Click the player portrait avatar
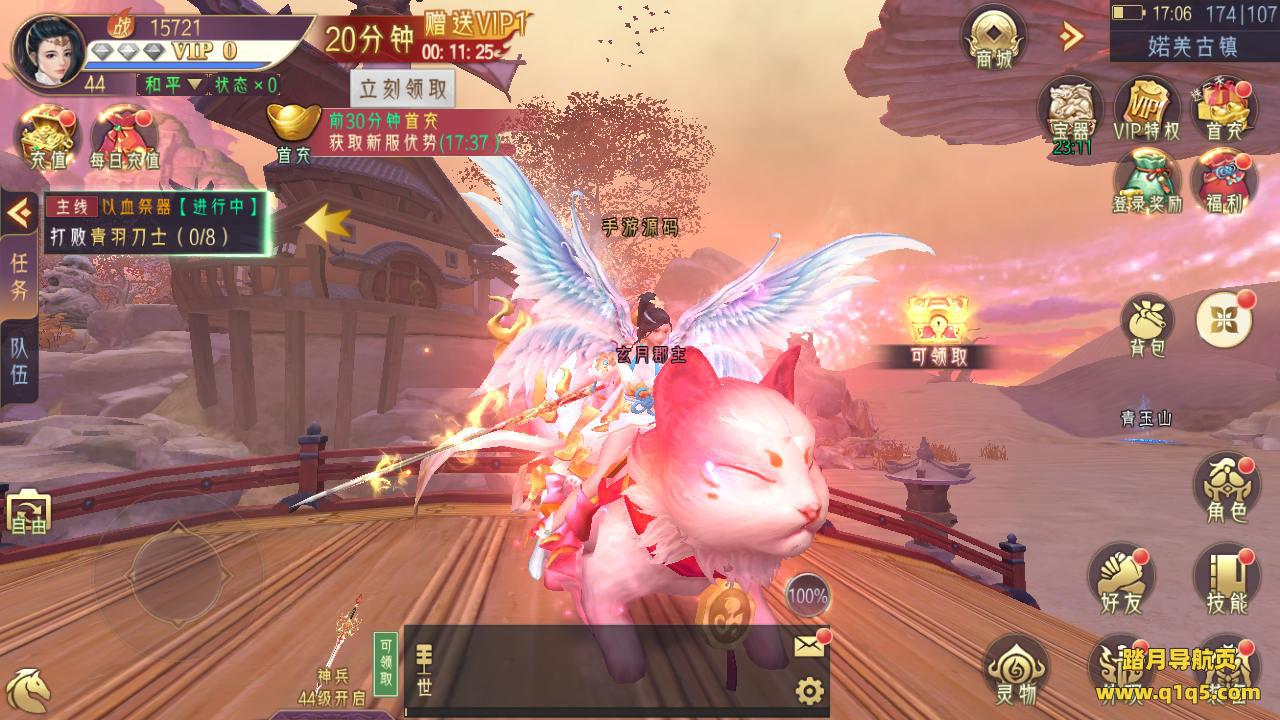Image resolution: width=1280 pixels, height=720 pixels. click(46, 50)
